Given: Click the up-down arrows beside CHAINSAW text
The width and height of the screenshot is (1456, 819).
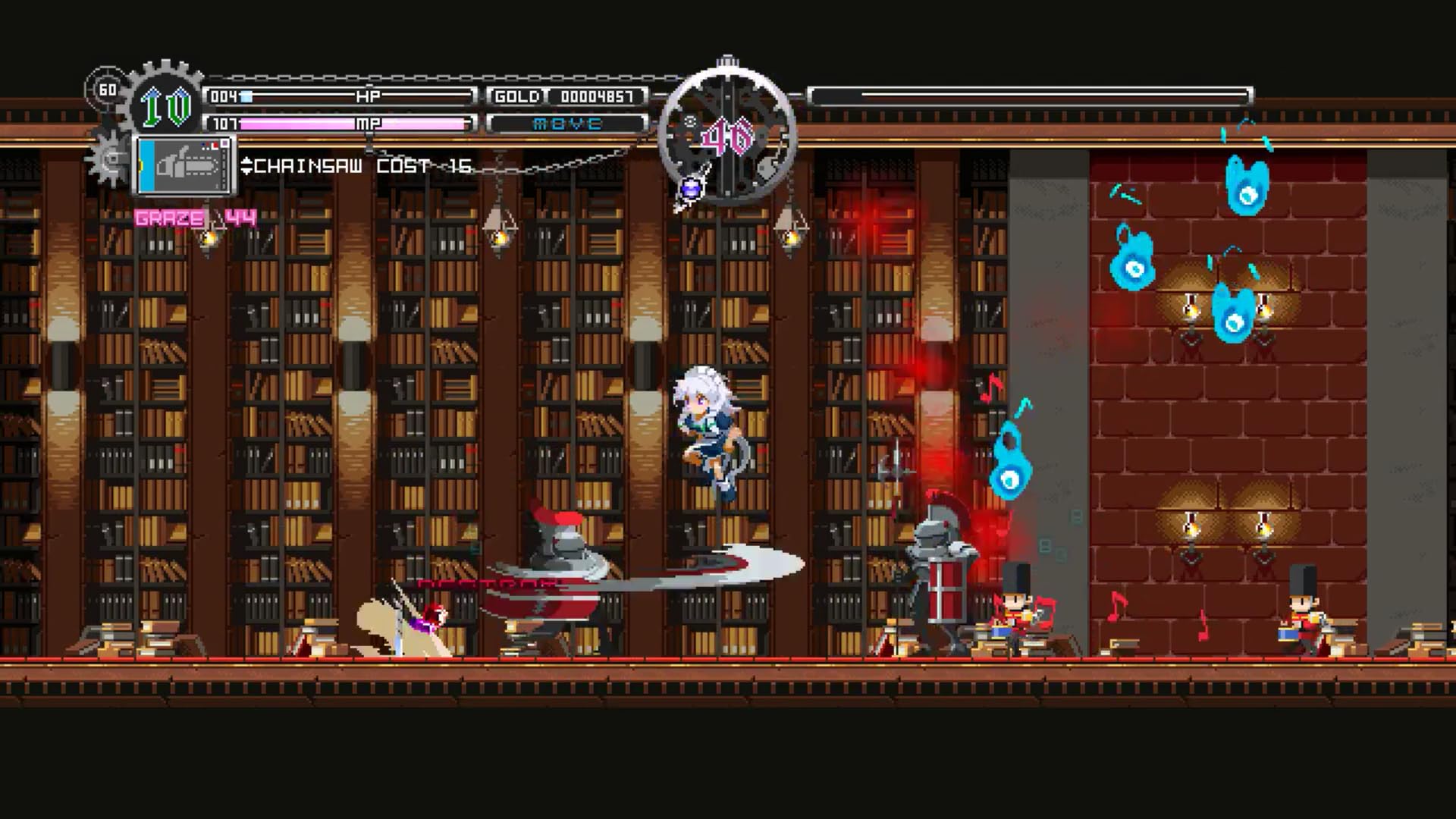Looking at the screenshot, I should [x=247, y=167].
